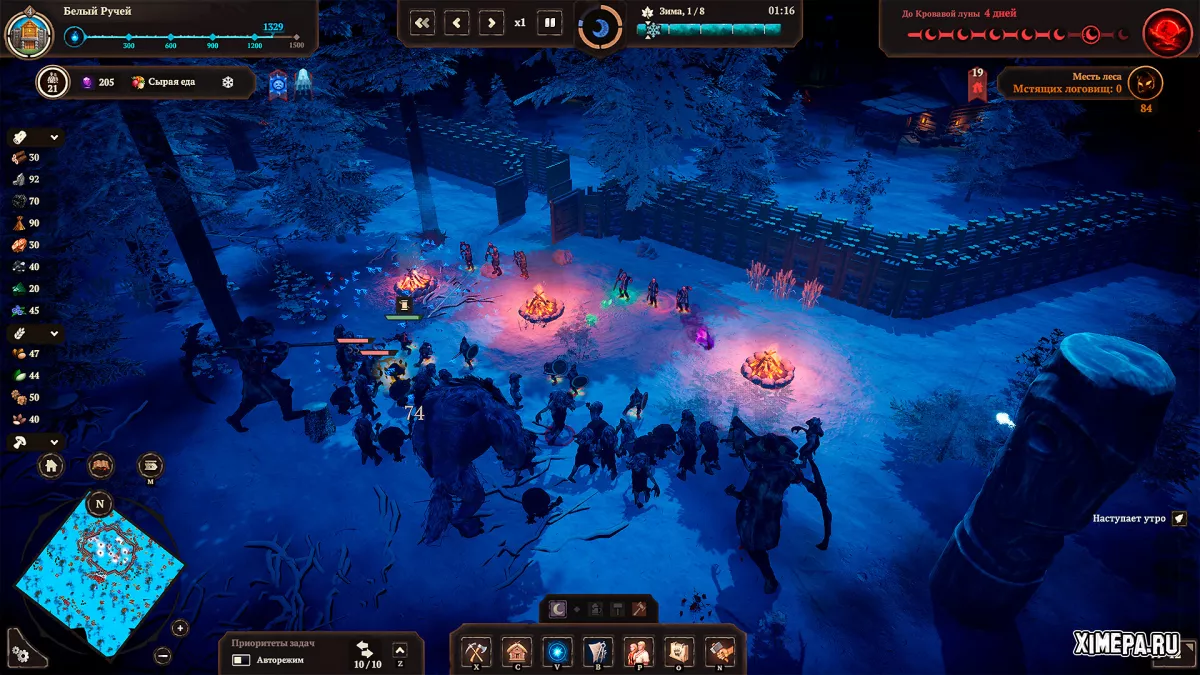Open the settings gear in the corner
The image size is (1200, 675).
[21, 651]
